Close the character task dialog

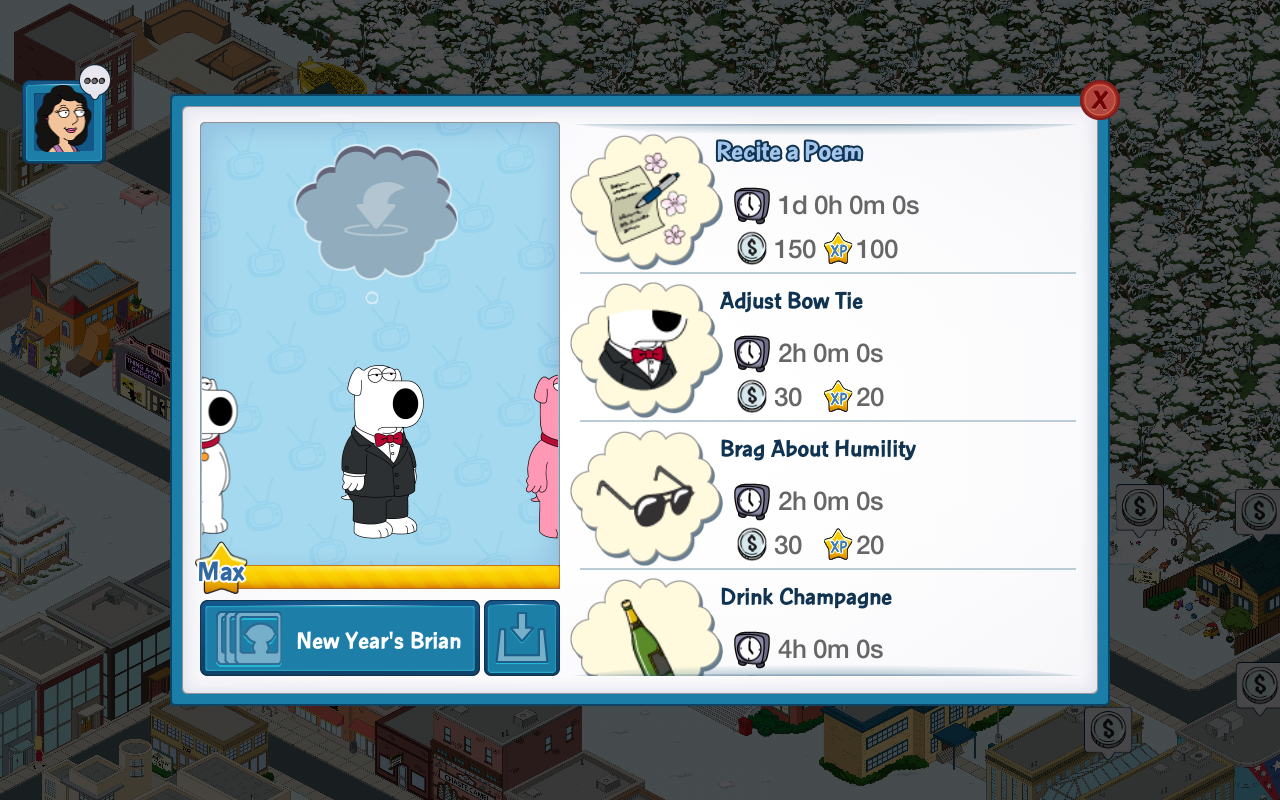click(x=1099, y=100)
